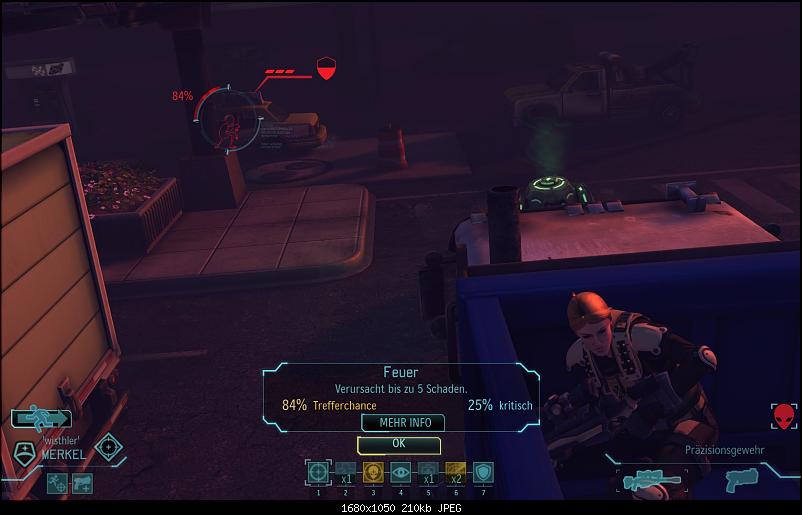Target the red alien head enemy icon
The image size is (802, 515).
pyautogui.click(x=784, y=416)
